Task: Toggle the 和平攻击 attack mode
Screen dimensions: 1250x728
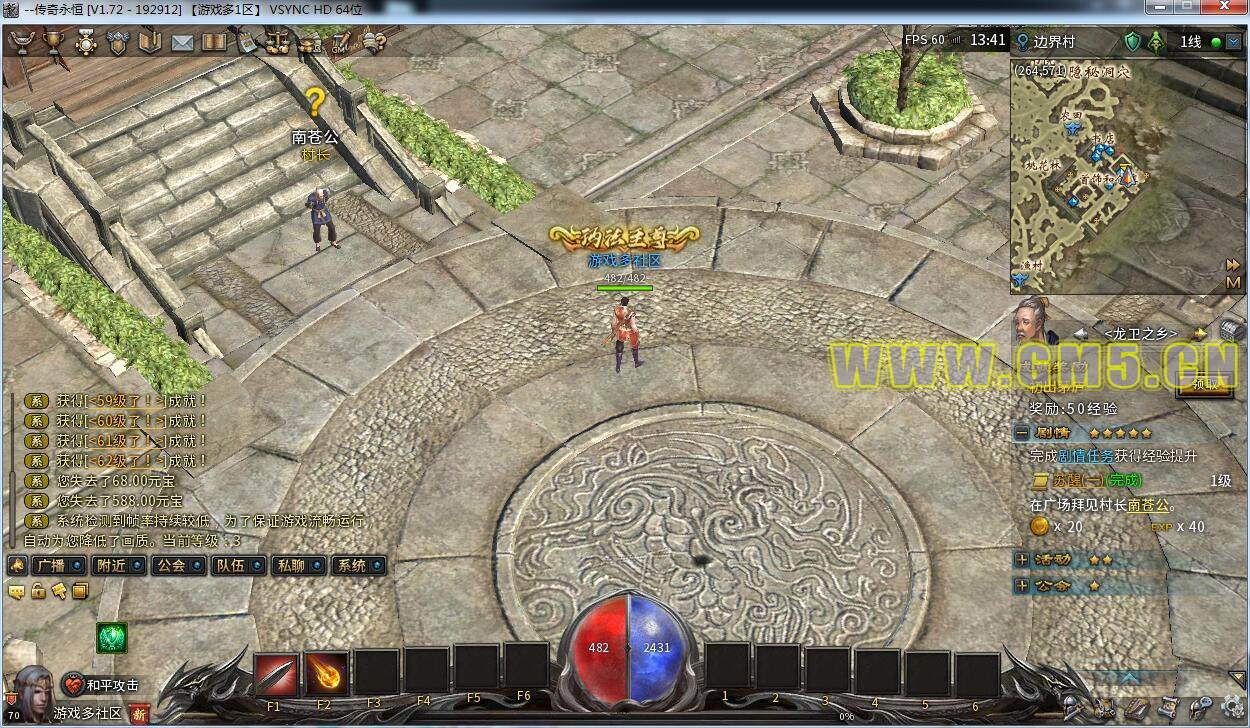Action: (102, 685)
